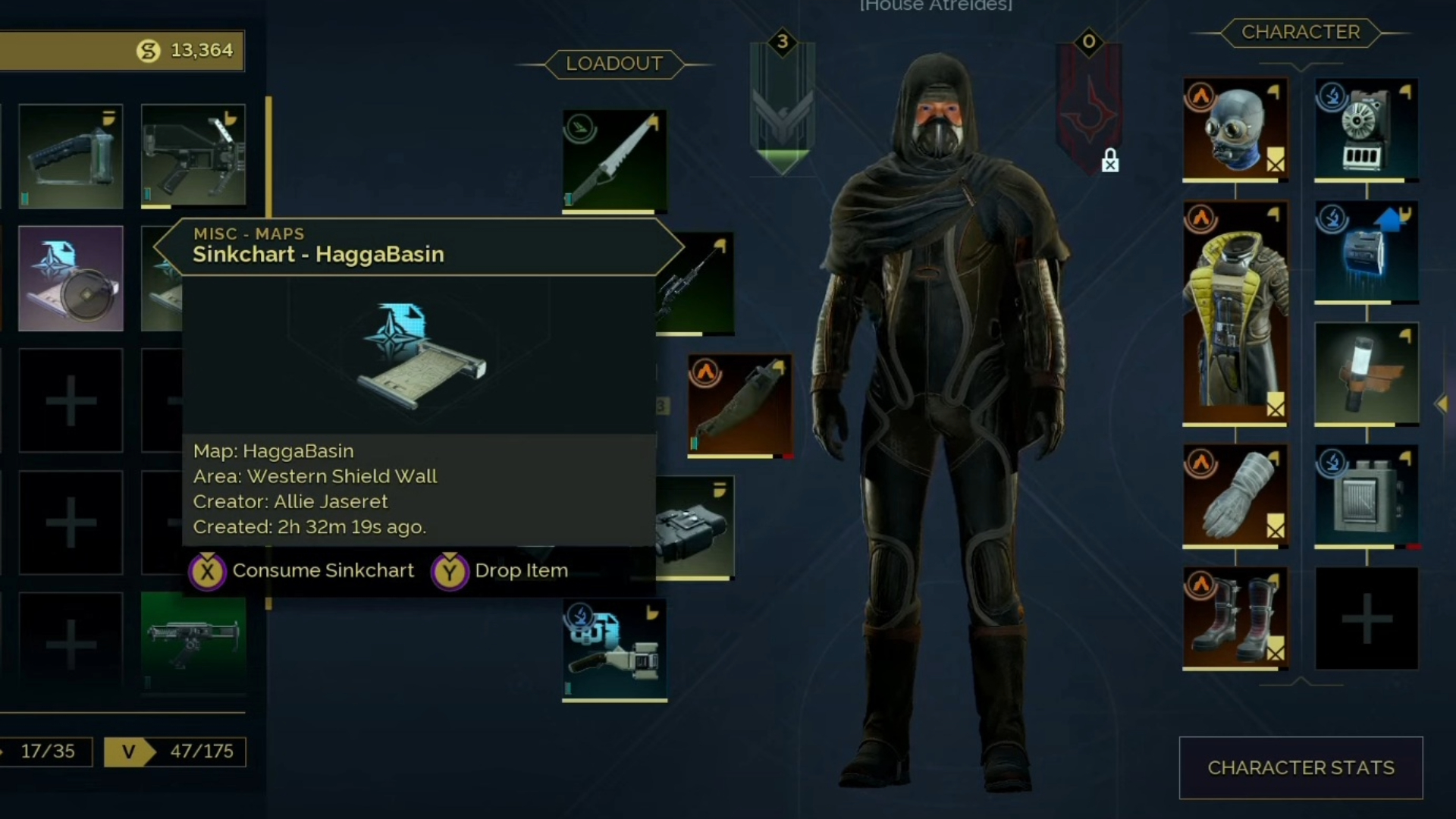Viewport: 1456px width, 819px height.
Task: Select the yellow-lined stillsuit chest armor slot
Action: point(1235,312)
